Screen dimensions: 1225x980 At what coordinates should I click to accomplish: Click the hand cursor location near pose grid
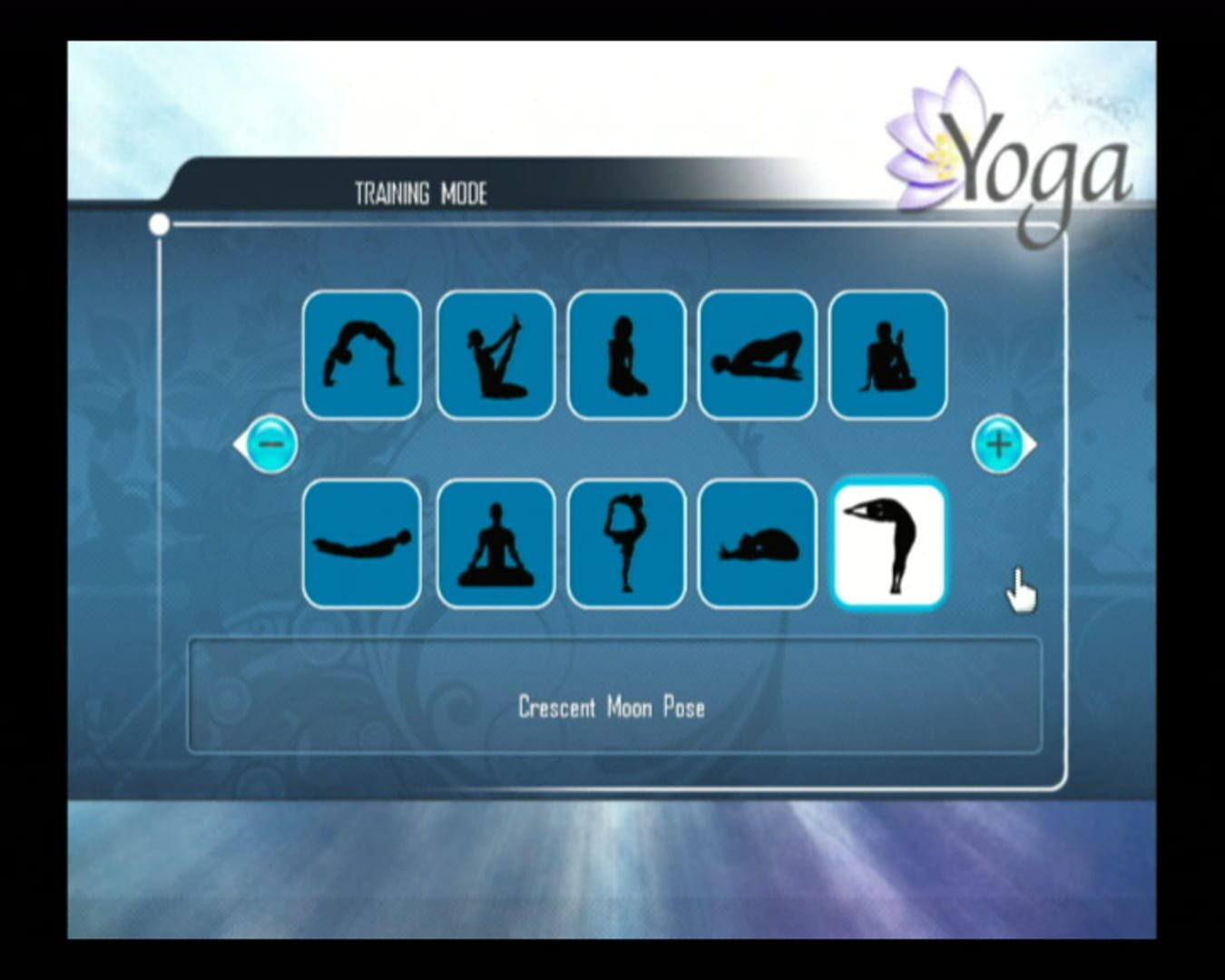point(1020,590)
